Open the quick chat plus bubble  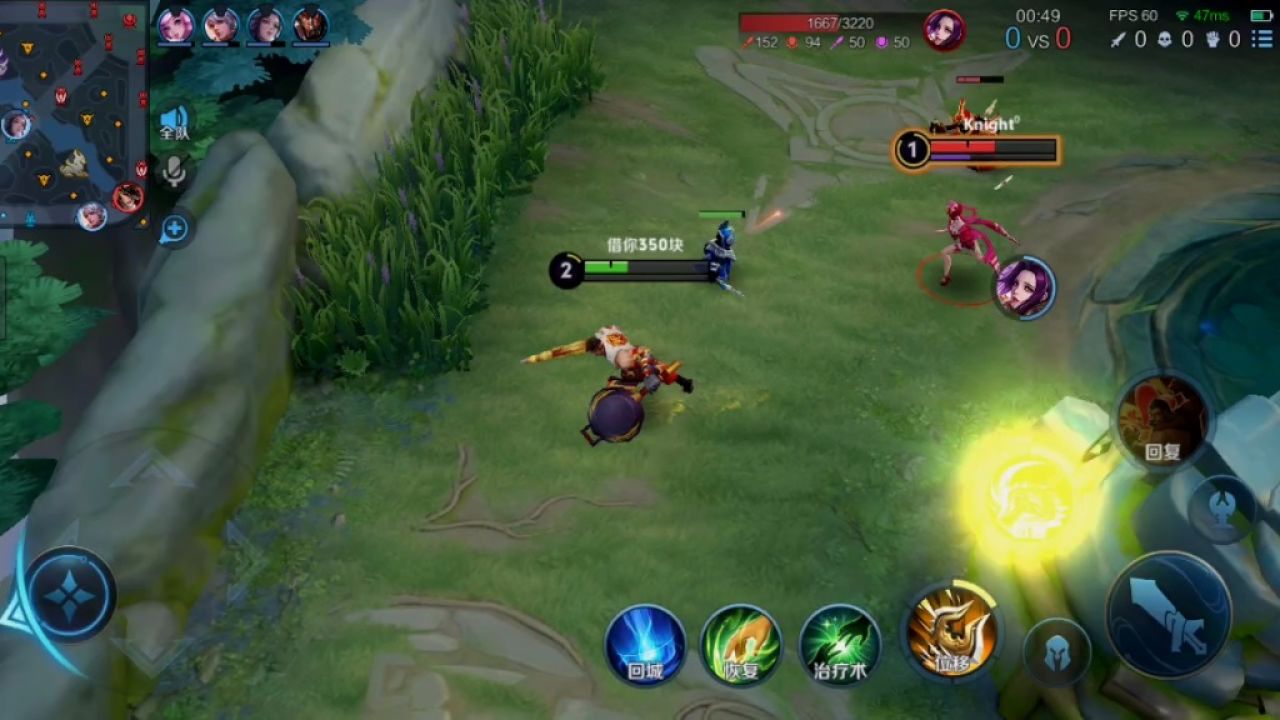point(174,229)
